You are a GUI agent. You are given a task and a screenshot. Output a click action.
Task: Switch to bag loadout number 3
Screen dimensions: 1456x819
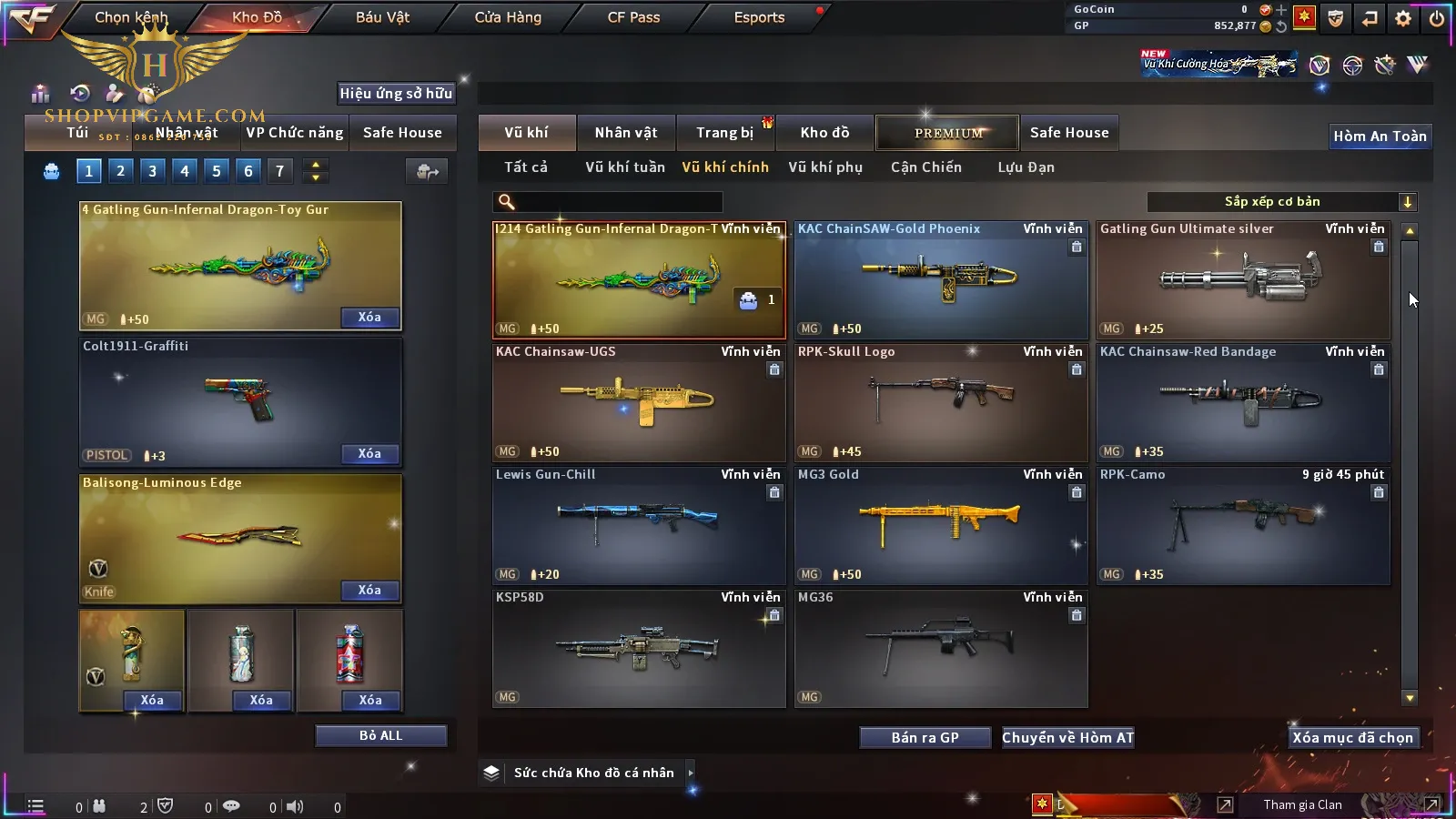[152, 170]
